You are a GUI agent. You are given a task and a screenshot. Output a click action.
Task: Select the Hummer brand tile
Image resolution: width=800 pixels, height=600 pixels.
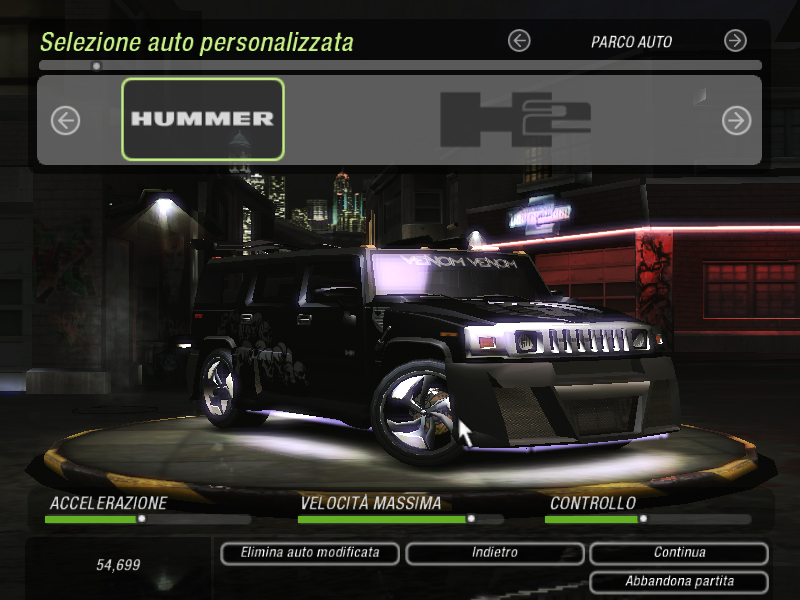(203, 119)
